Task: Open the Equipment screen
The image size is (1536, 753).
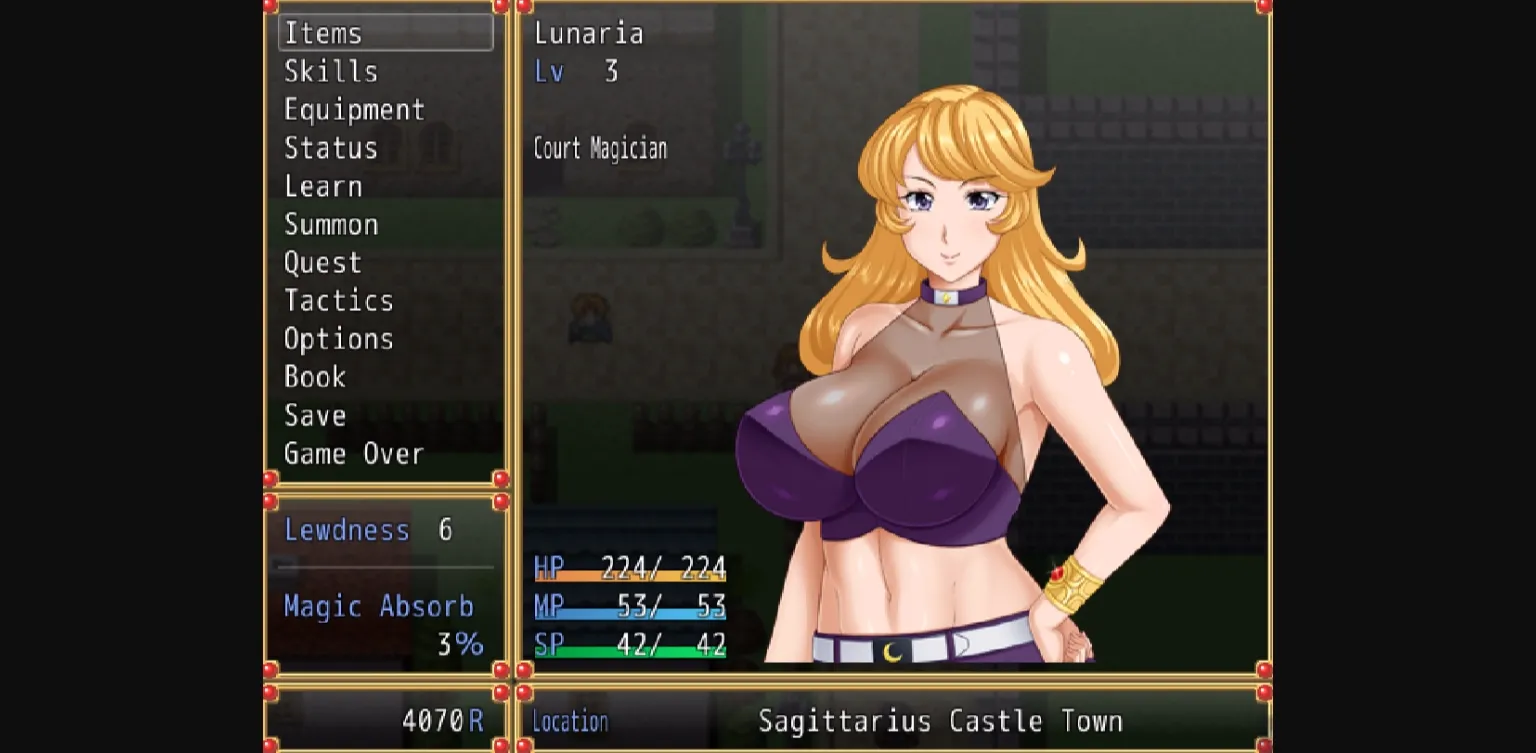Action: (x=355, y=110)
